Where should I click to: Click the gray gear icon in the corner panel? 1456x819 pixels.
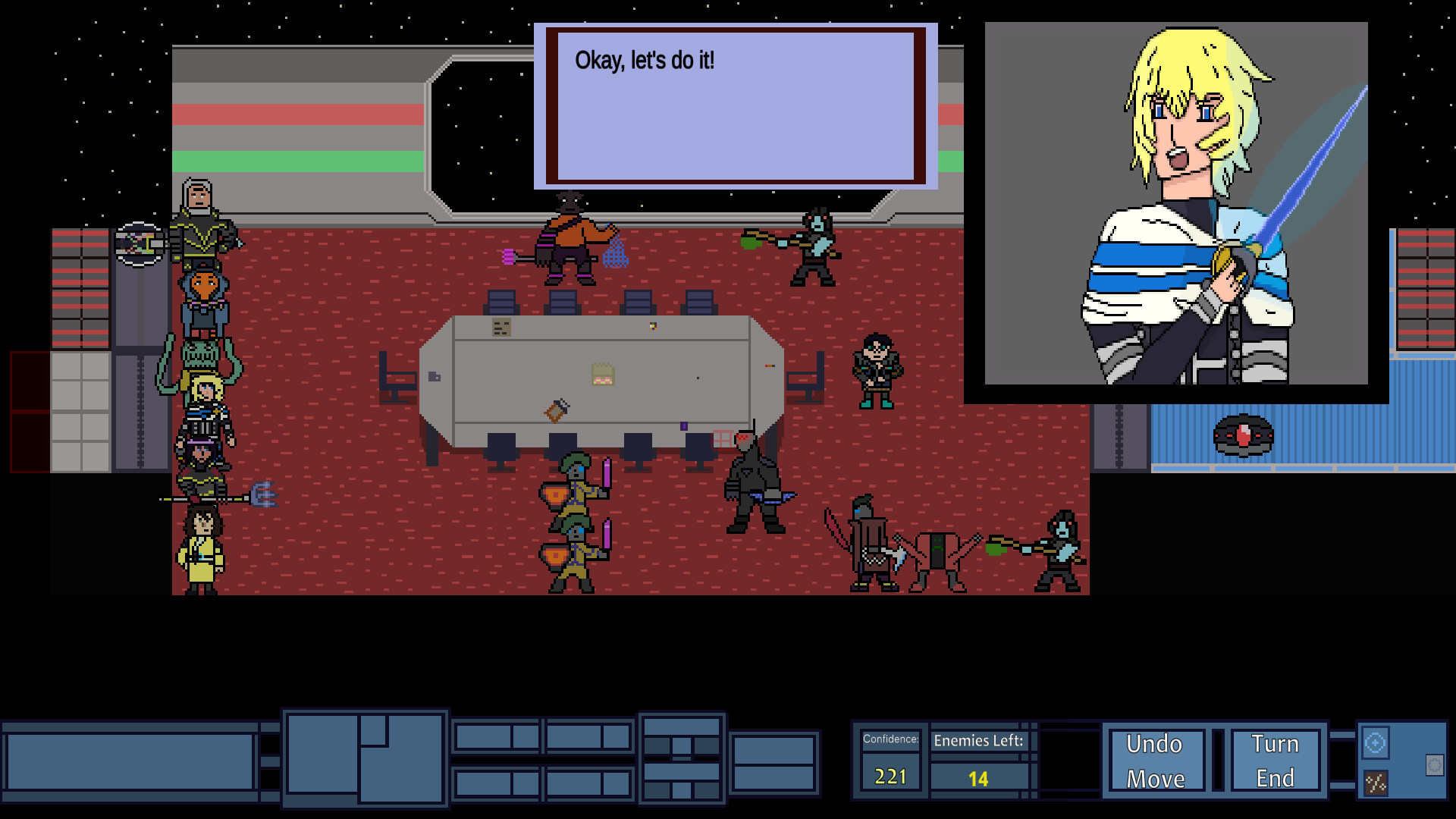click(1435, 765)
